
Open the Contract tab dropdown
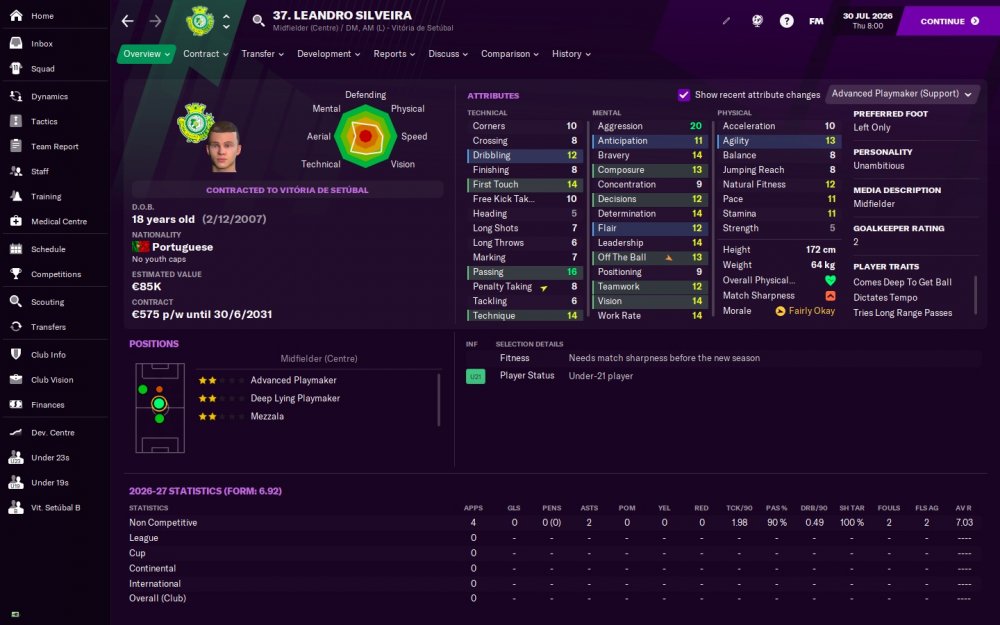(x=205, y=54)
